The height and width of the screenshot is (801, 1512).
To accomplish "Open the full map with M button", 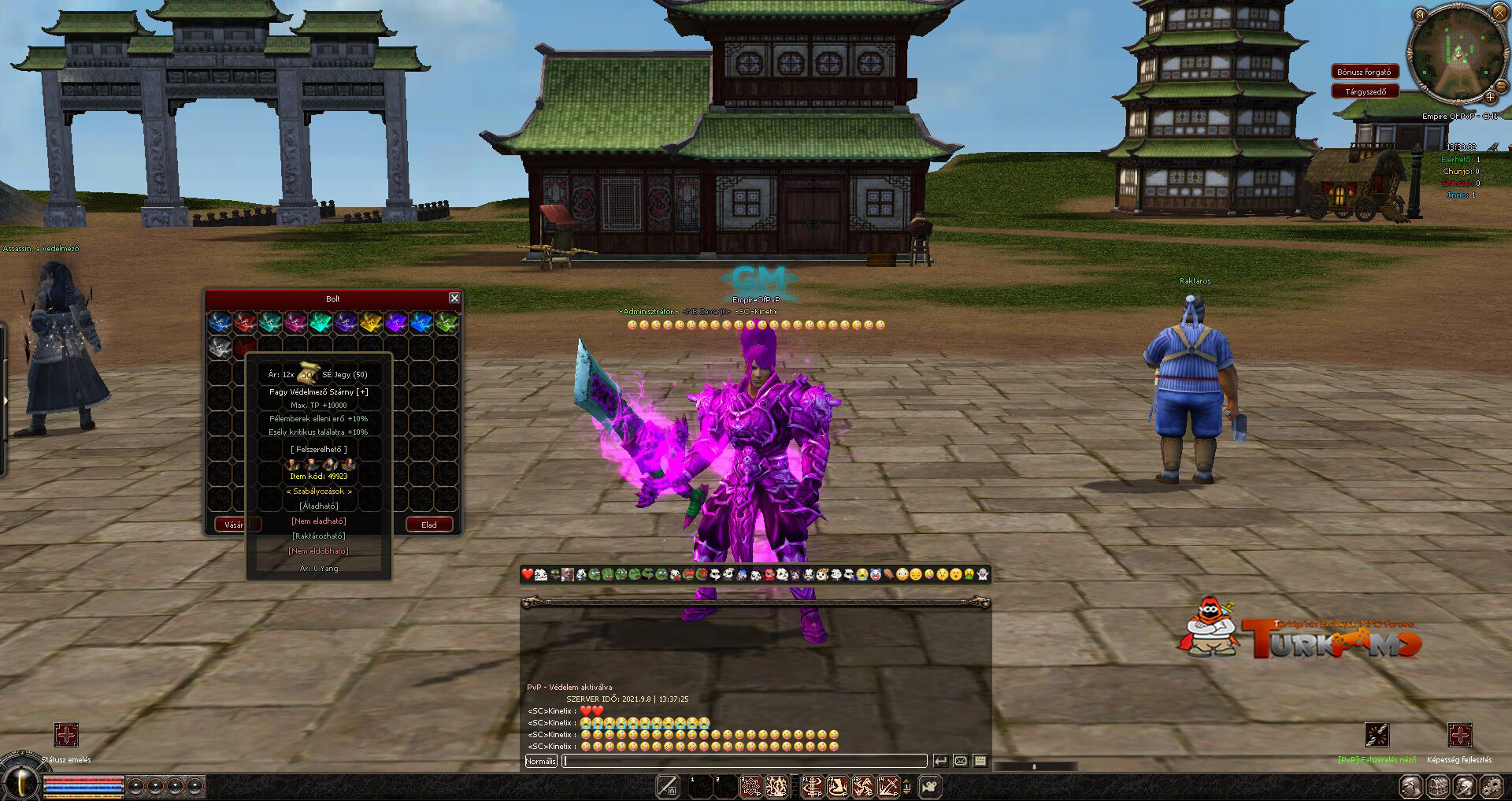I will click(1420, 15).
